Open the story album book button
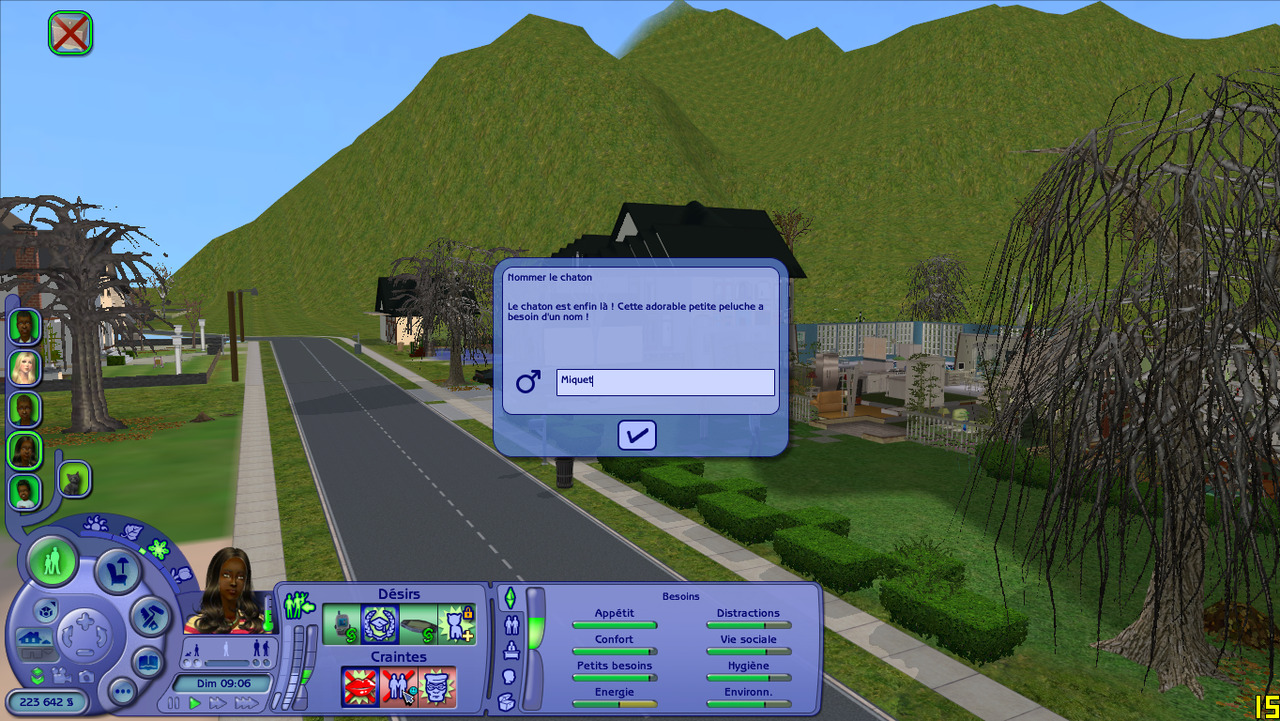The height and width of the screenshot is (721, 1280). [x=147, y=661]
